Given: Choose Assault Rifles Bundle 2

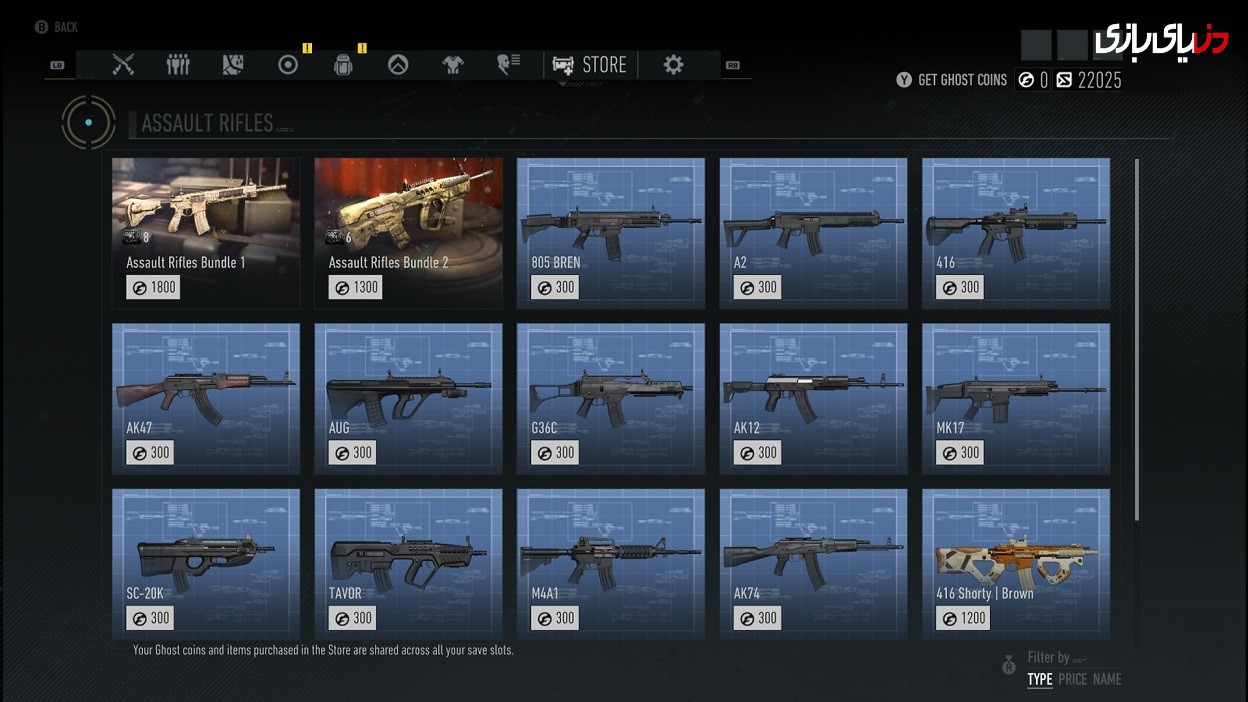Looking at the screenshot, I should [408, 233].
